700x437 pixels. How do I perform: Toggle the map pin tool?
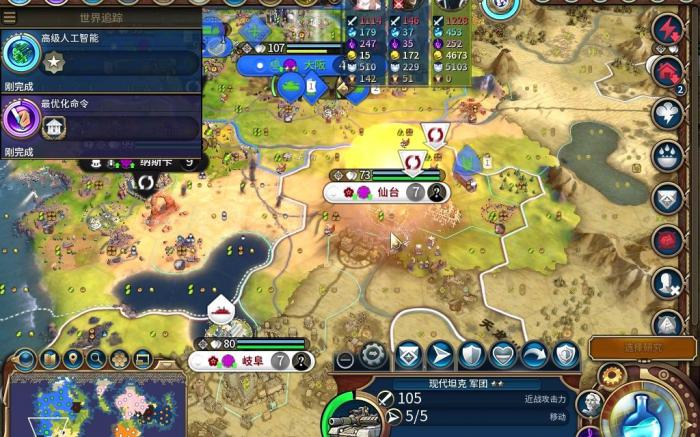(73, 358)
